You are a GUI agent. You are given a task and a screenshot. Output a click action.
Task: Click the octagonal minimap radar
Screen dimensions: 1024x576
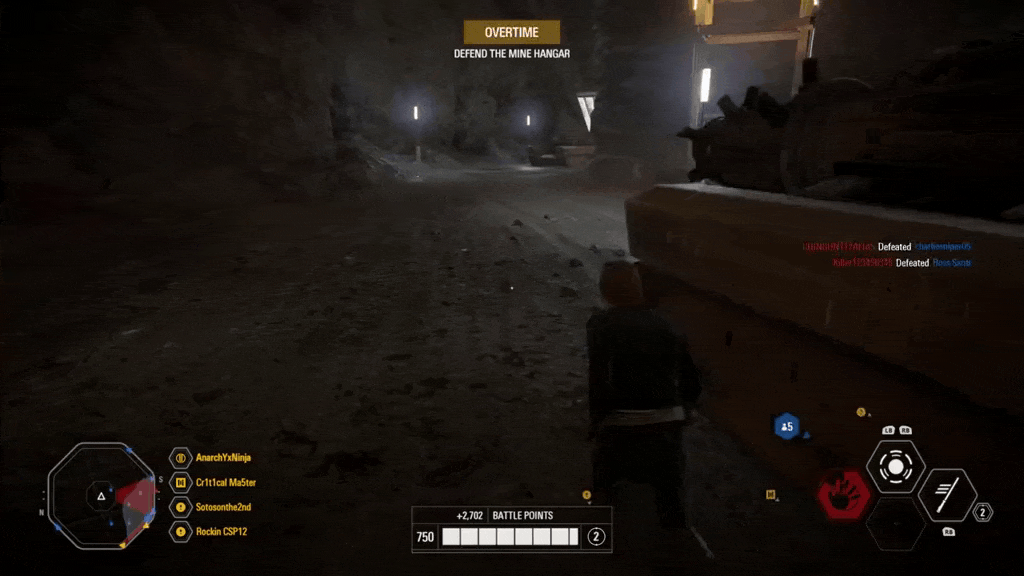pyautogui.click(x=101, y=495)
